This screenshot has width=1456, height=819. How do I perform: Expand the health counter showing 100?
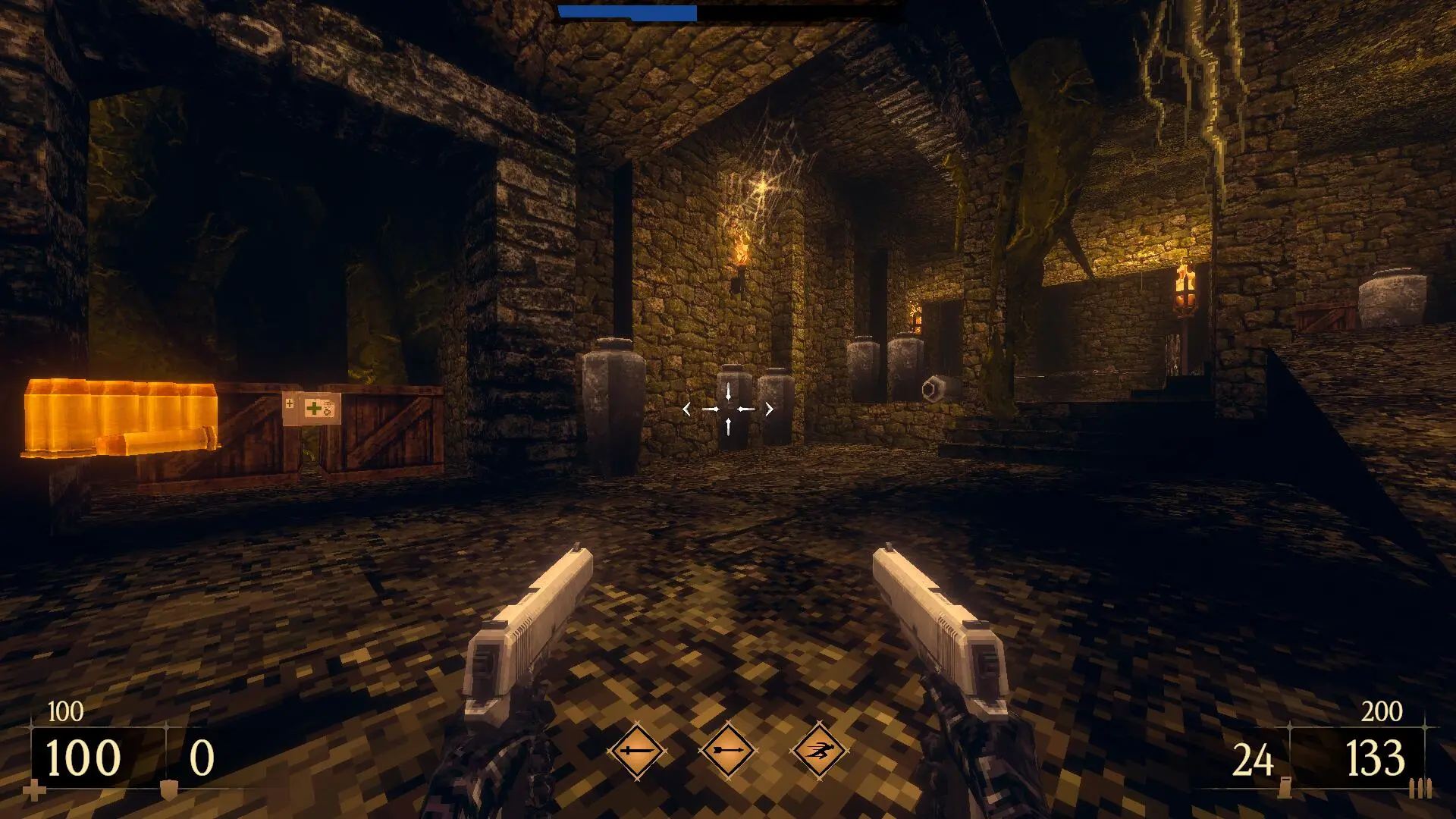pos(82,755)
